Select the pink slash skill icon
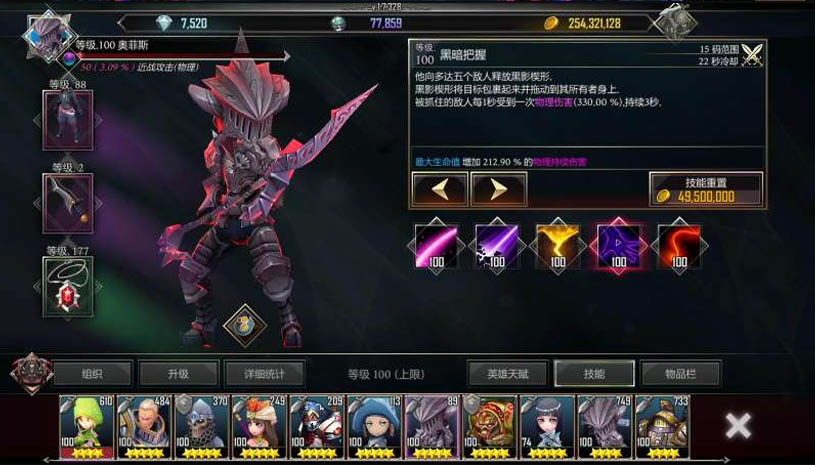815x465 pixels. pyautogui.click(x=436, y=245)
